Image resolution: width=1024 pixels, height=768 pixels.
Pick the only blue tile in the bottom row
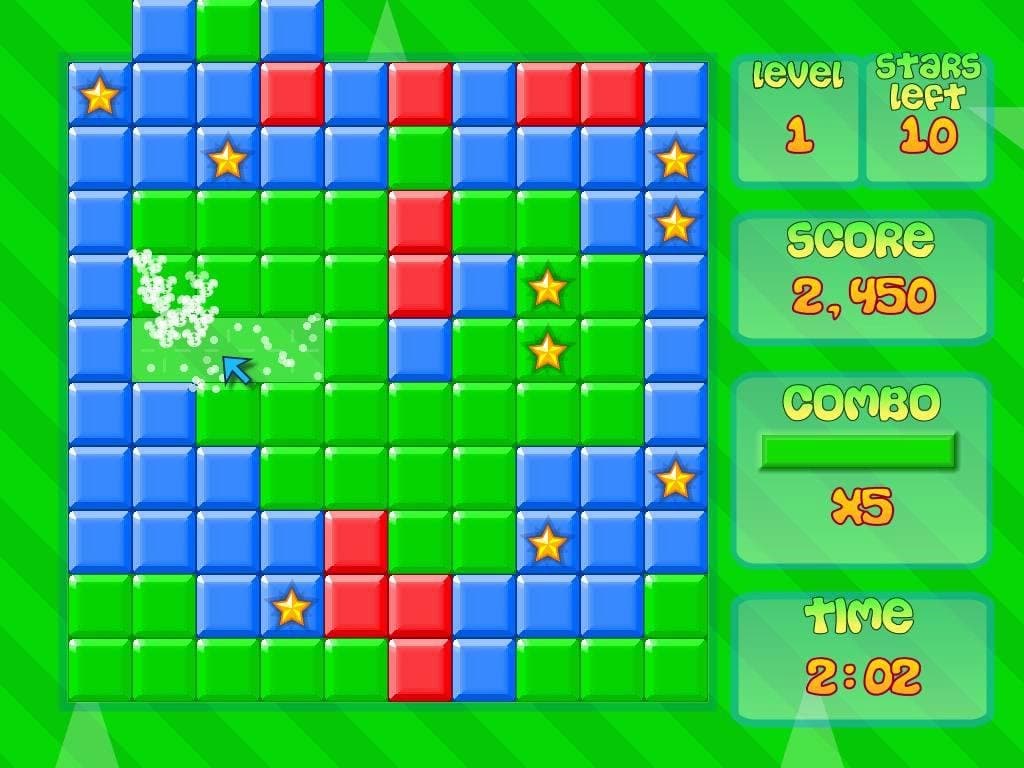pyautogui.click(x=483, y=669)
